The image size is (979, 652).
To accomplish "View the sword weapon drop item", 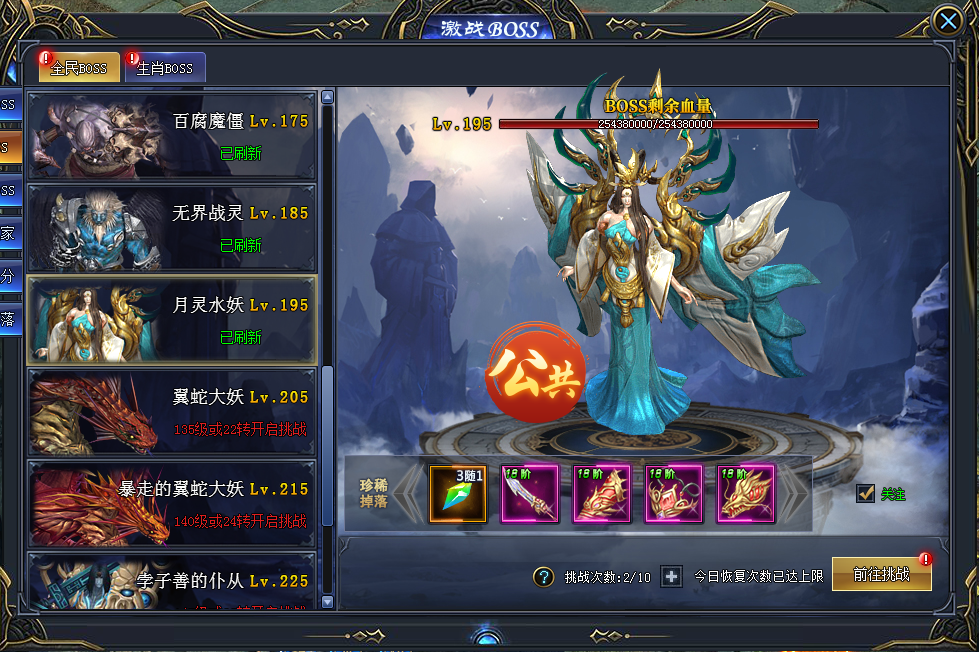I will click(530, 494).
